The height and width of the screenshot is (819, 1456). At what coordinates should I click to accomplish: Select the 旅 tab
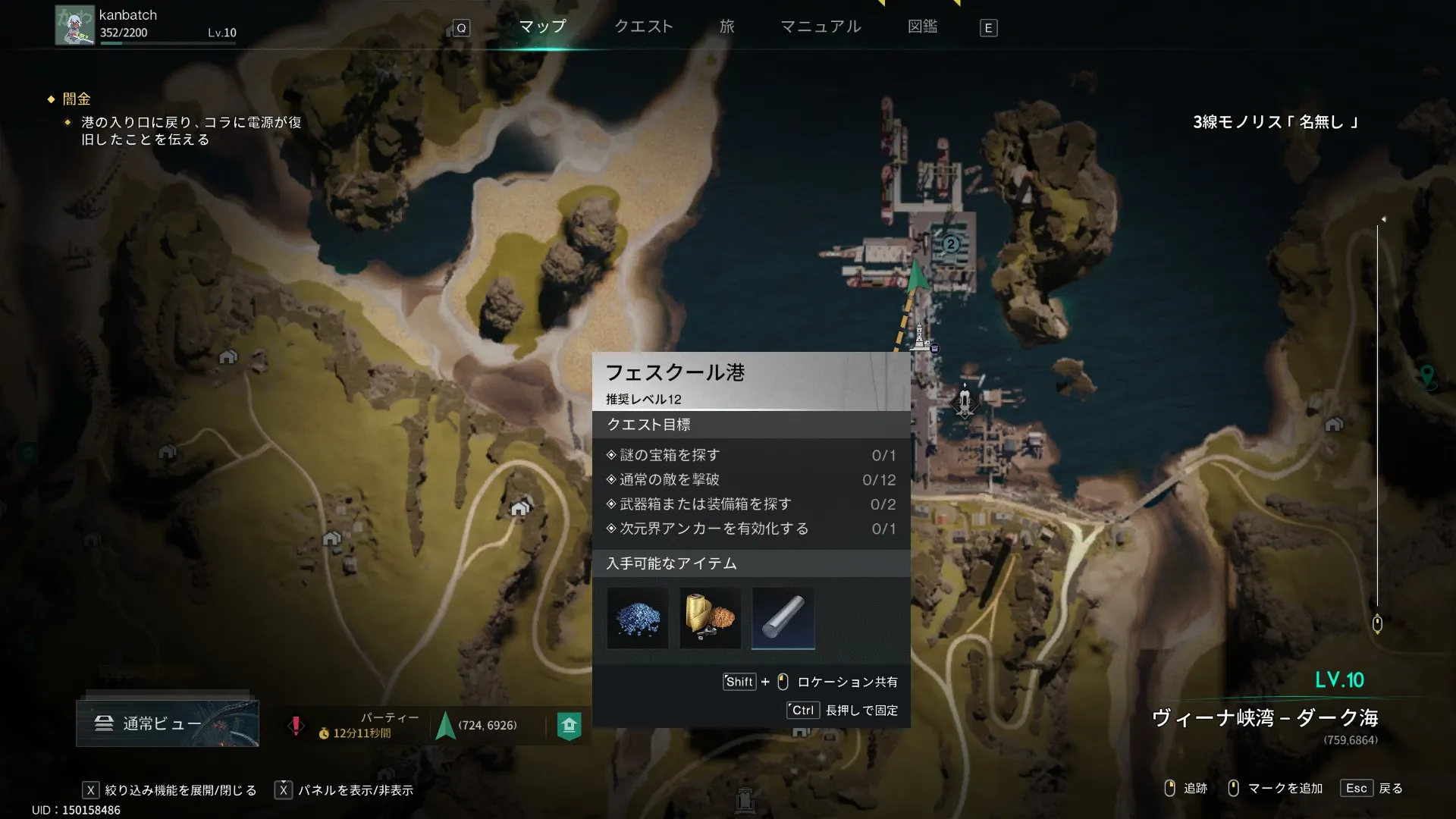point(726,27)
